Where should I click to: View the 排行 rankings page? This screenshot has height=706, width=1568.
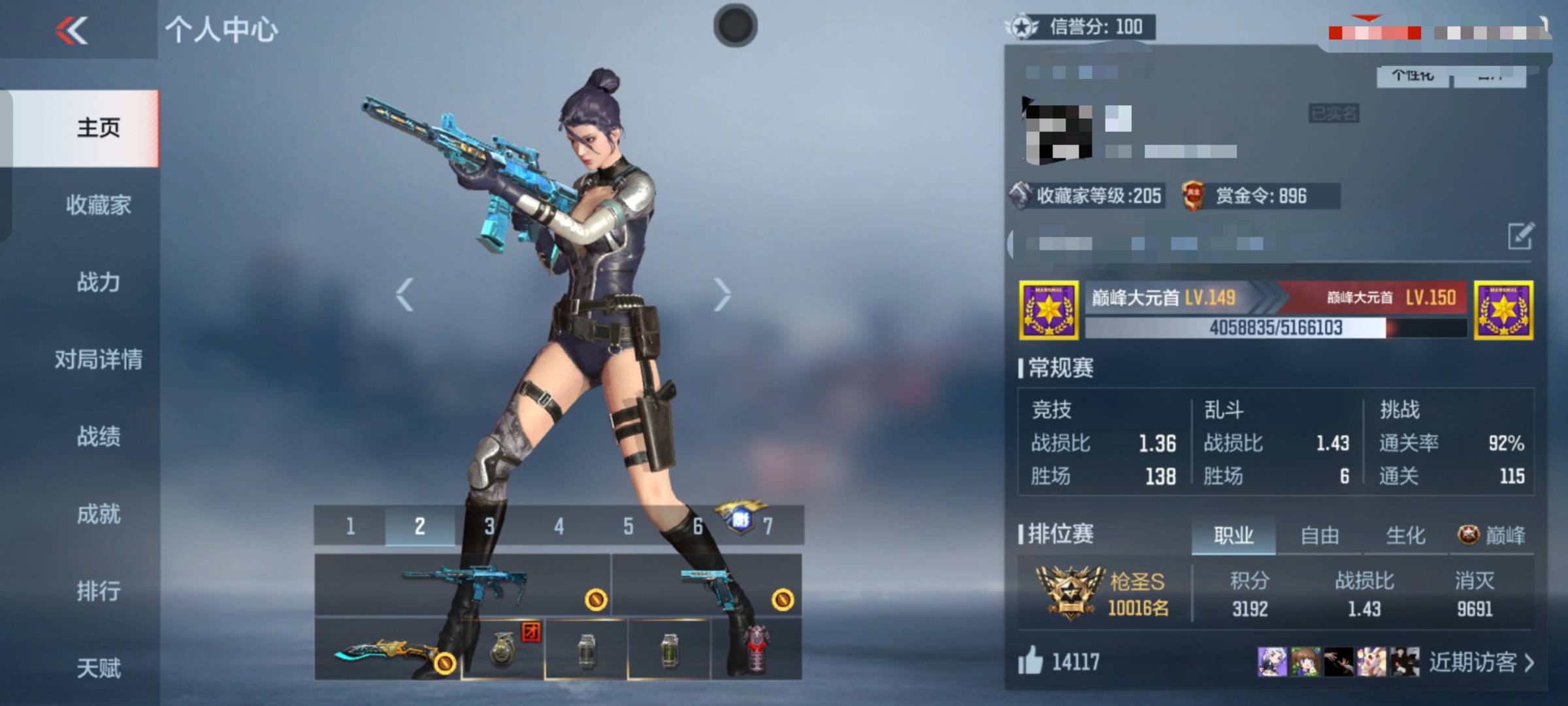coord(98,591)
